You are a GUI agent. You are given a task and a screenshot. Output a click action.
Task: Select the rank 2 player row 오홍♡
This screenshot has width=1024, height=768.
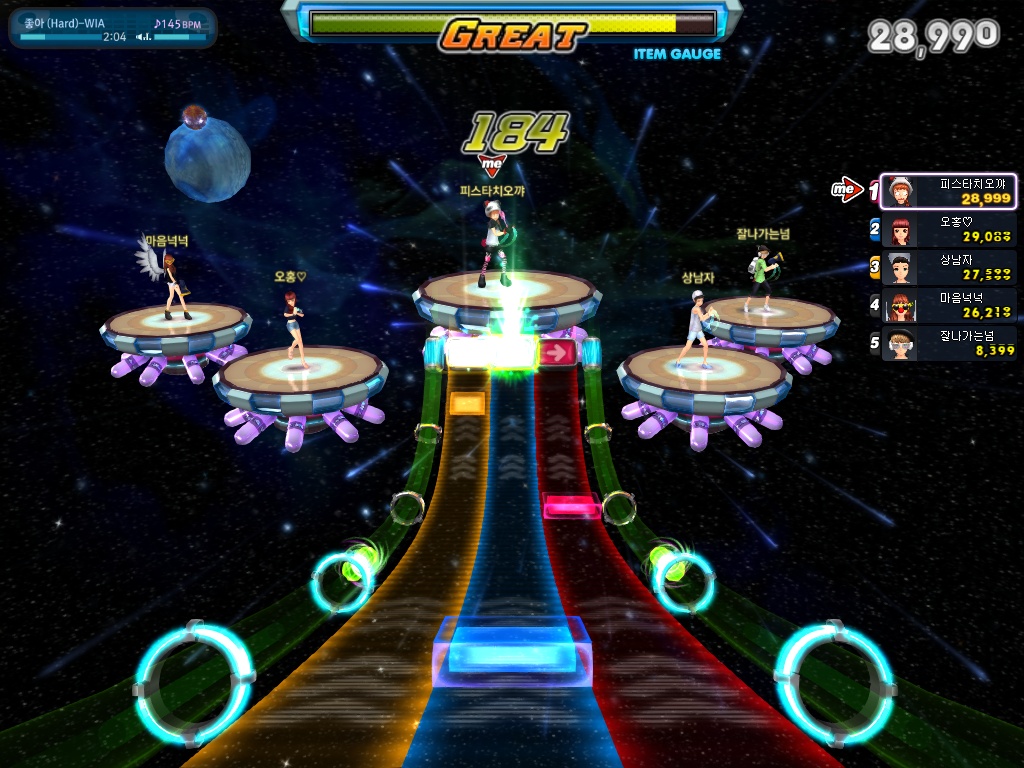point(948,229)
